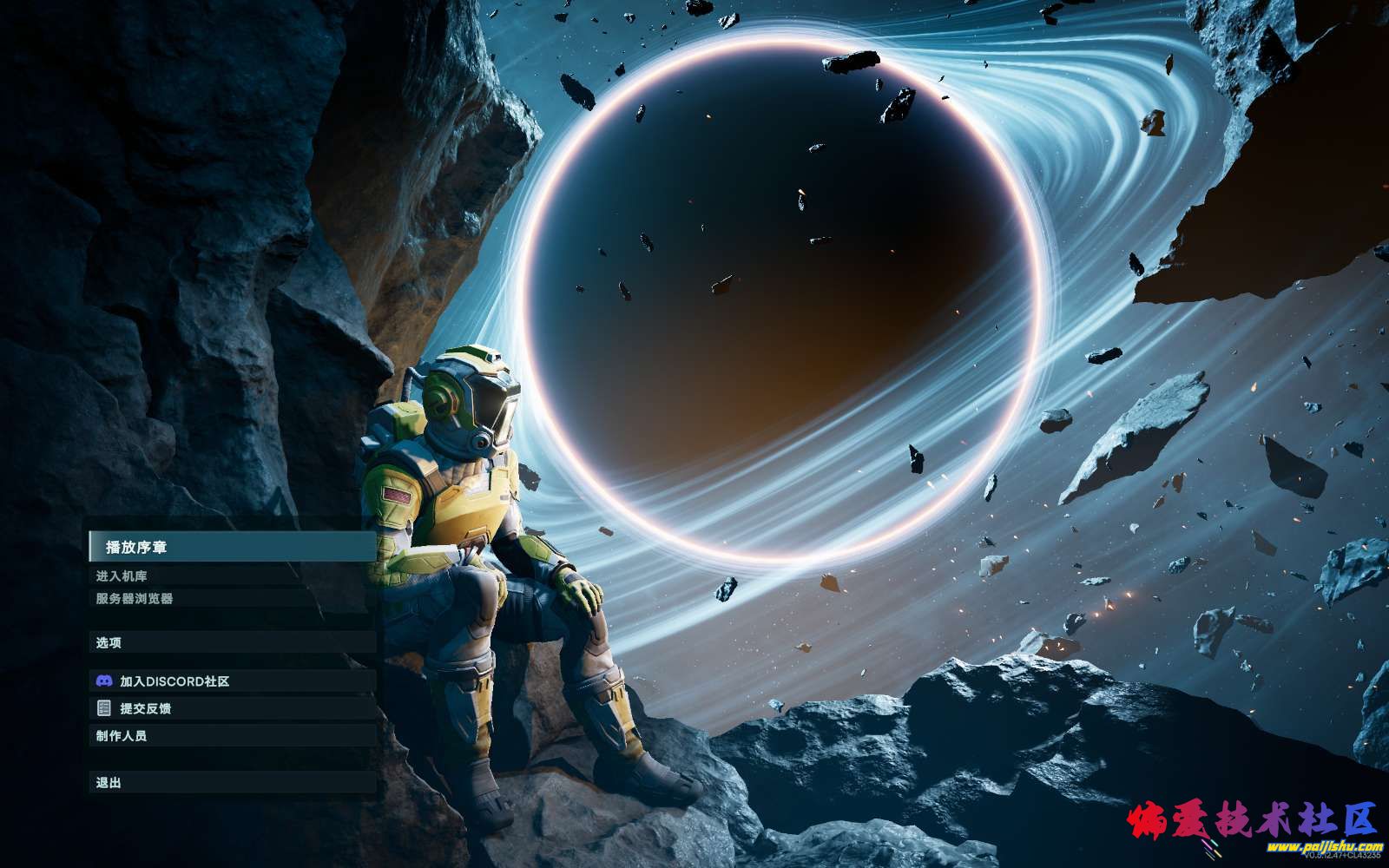Viewport: 1389px width, 868px height.
Task: Open the 服务器浏览器 server browser
Action: (135, 598)
